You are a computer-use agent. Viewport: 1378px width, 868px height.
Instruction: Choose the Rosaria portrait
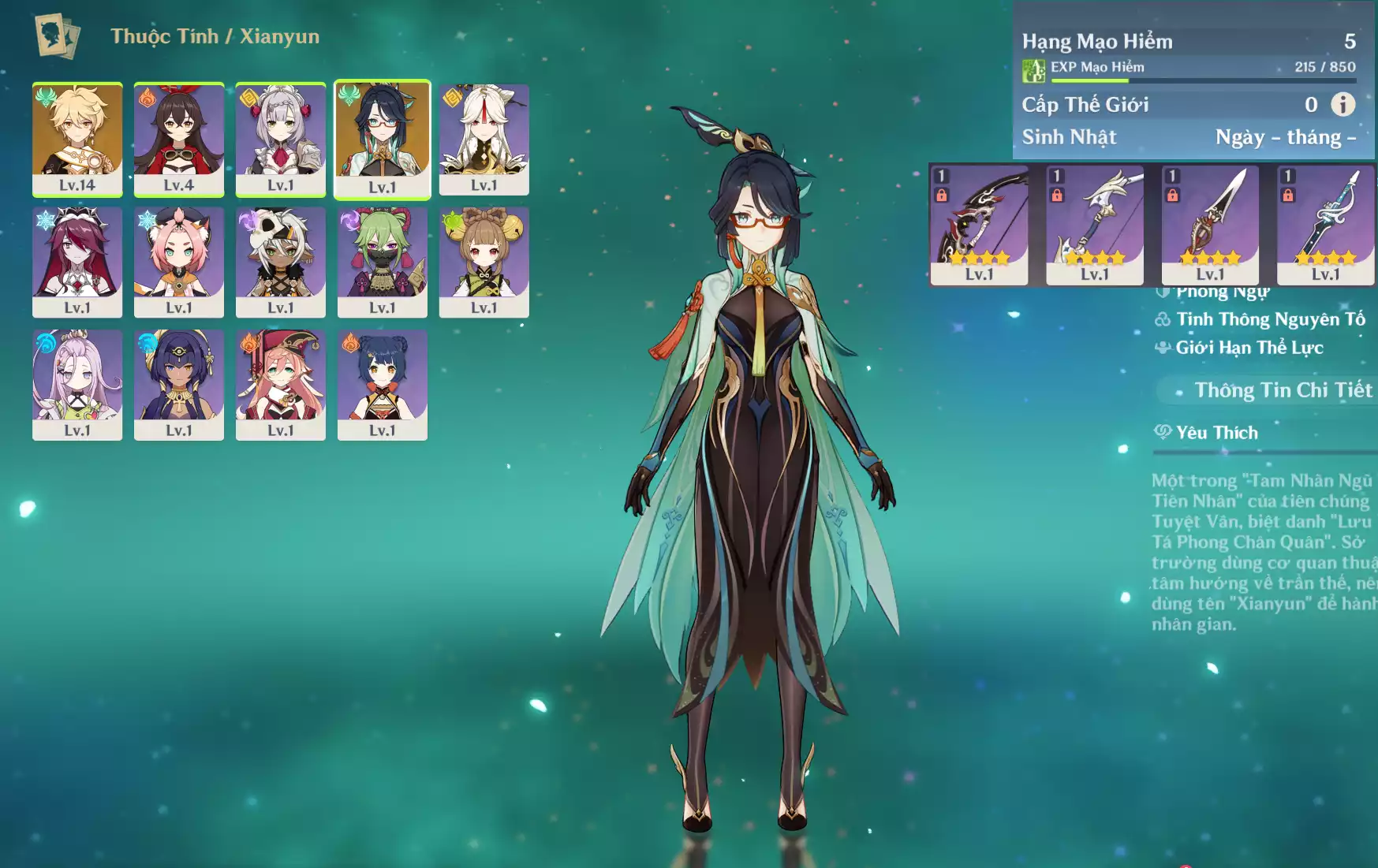pyautogui.click(x=77, y=262)
